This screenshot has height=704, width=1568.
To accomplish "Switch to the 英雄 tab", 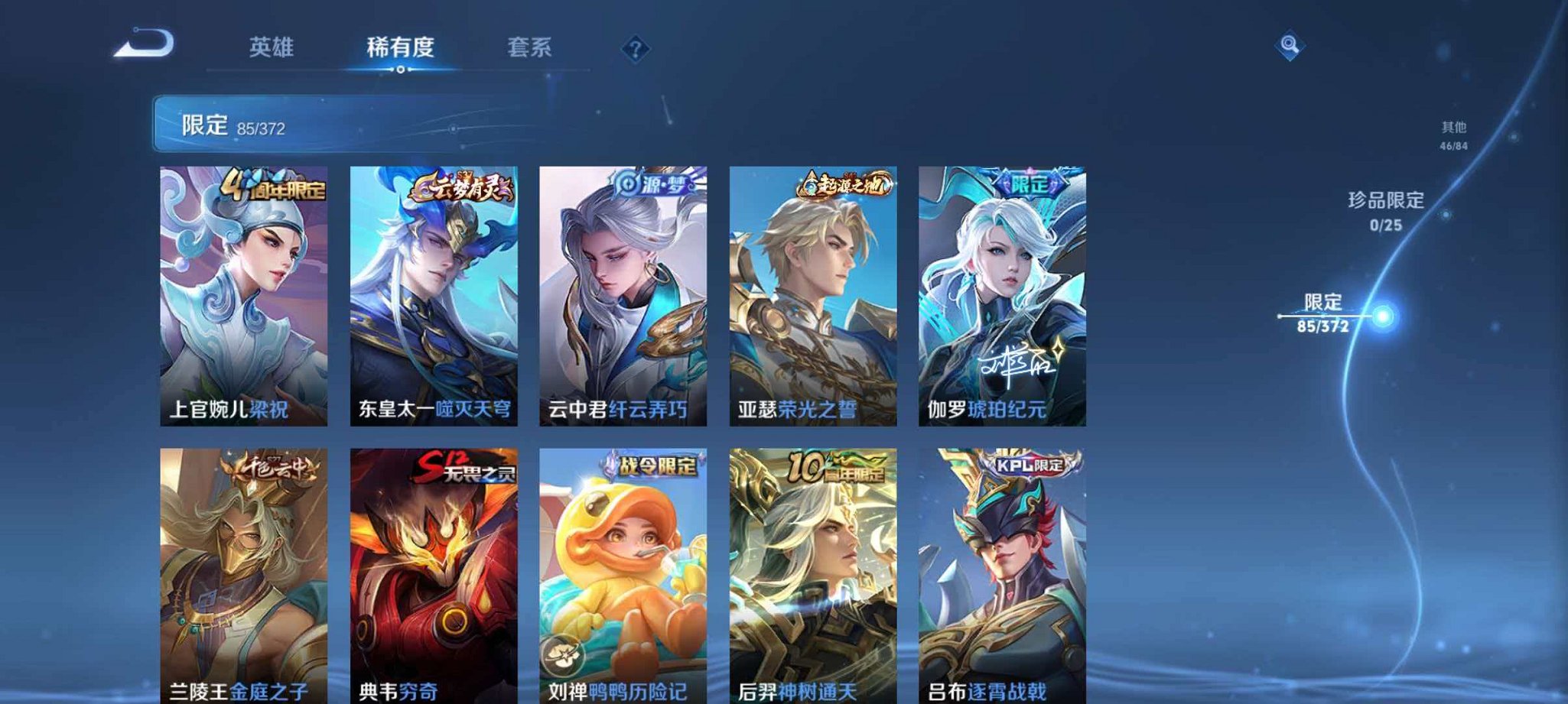I will tap(272, 47).
